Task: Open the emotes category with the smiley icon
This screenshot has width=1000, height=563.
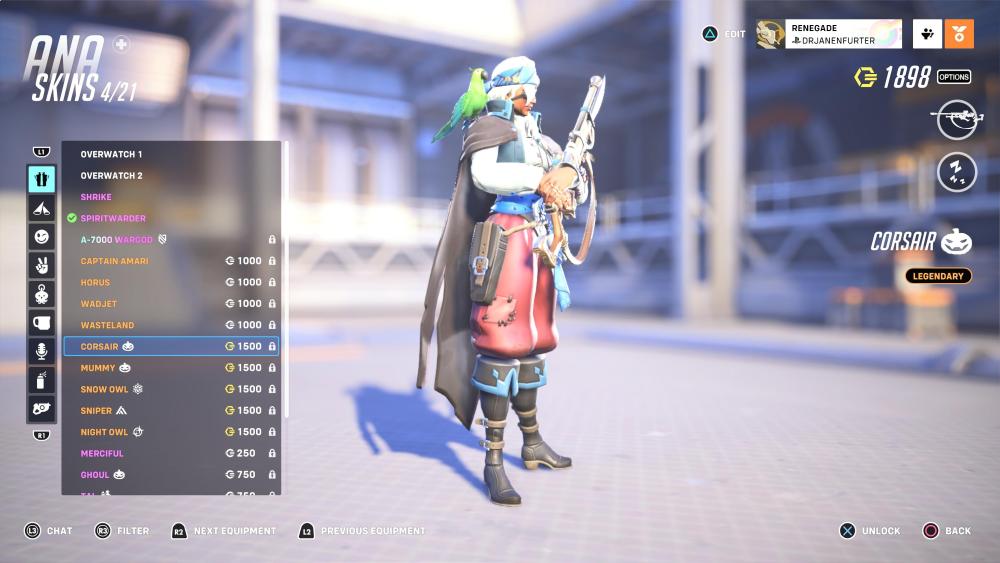Action: point(41,237)
